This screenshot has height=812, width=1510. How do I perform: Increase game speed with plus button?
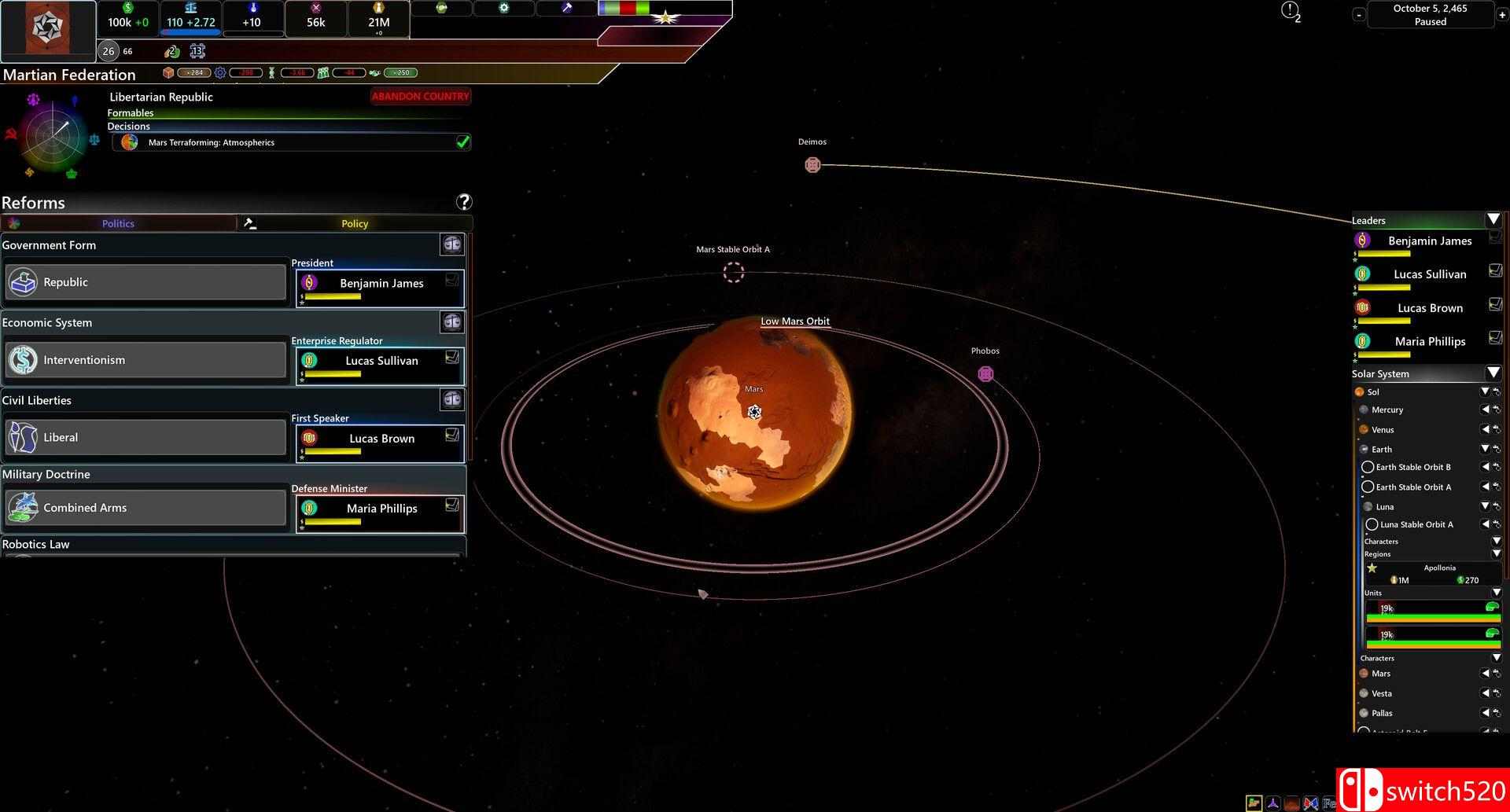1502,15
